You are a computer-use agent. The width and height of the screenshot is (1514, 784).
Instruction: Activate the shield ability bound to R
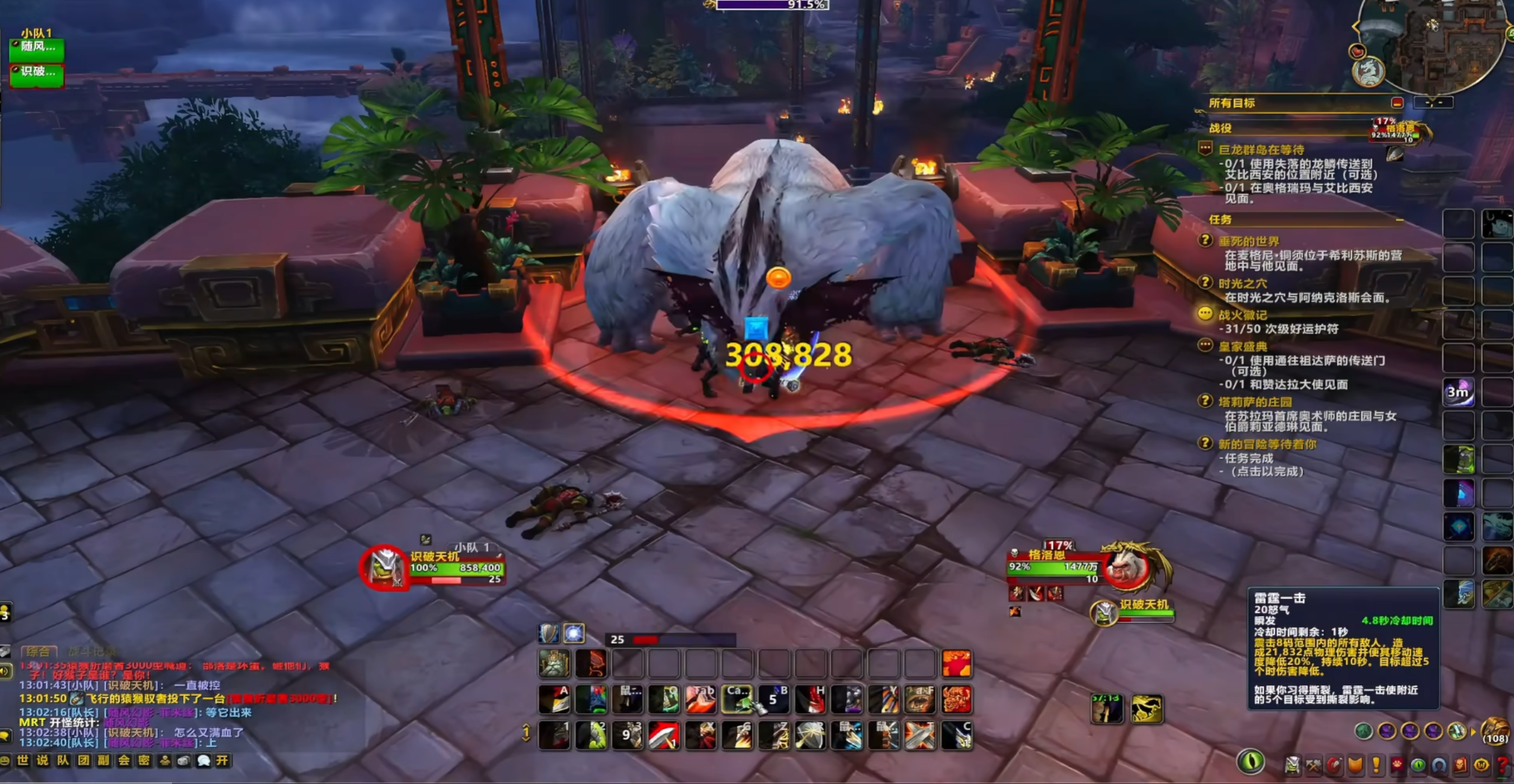tap(811, 736)
